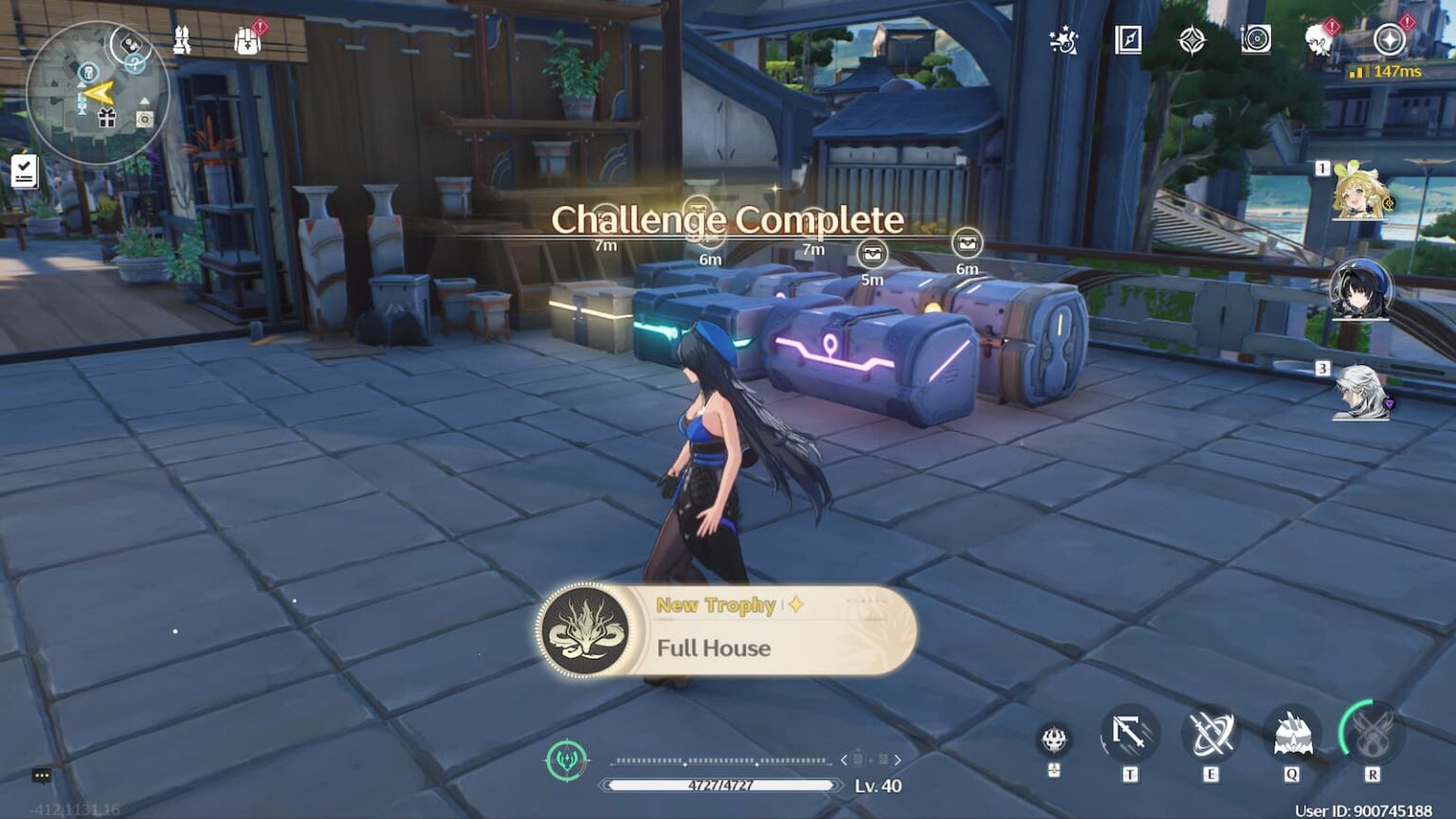
Task: Click the gift icon on the minimap
Action: 107,117
